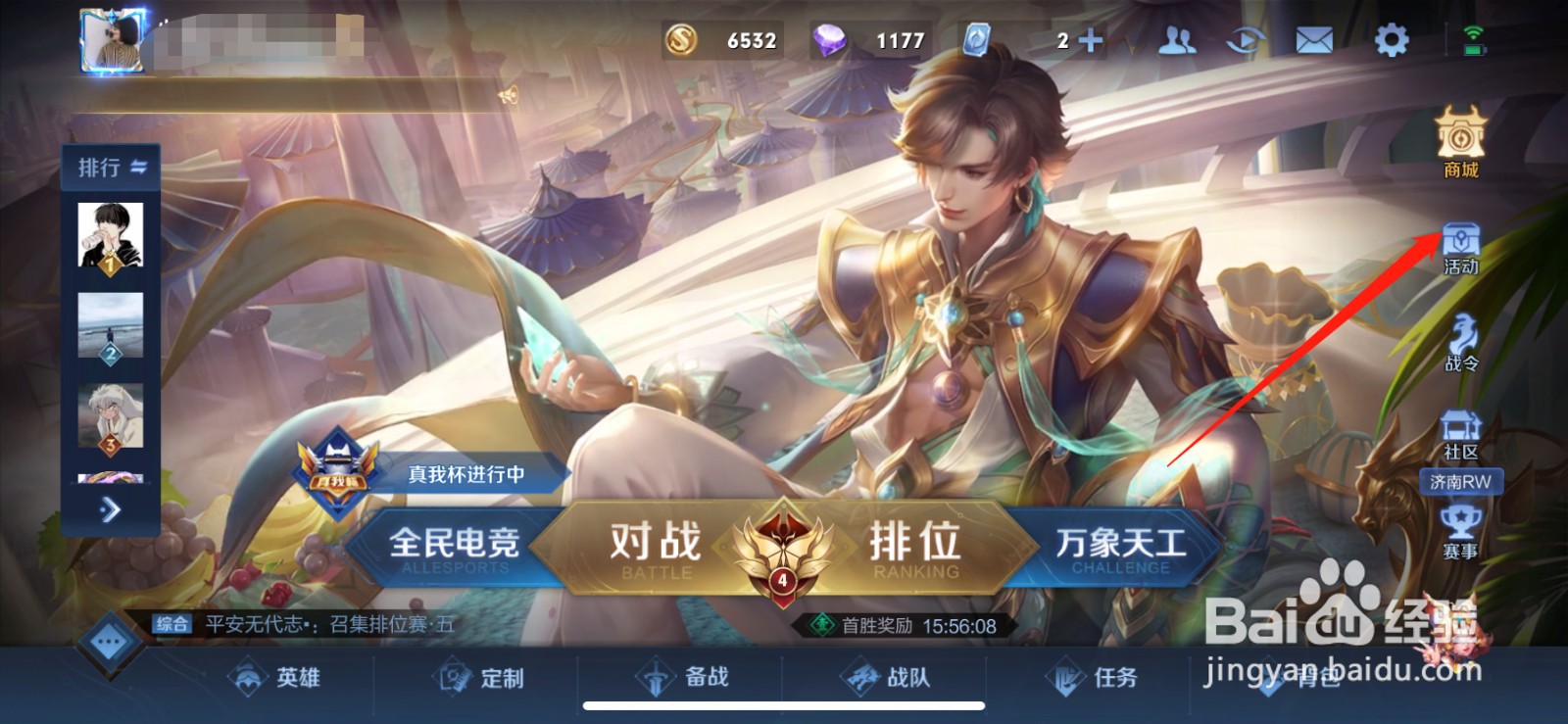Open the game settings gear
Image resolution: width=1568 pixels, height=724 pixels.
point(1393,37)
